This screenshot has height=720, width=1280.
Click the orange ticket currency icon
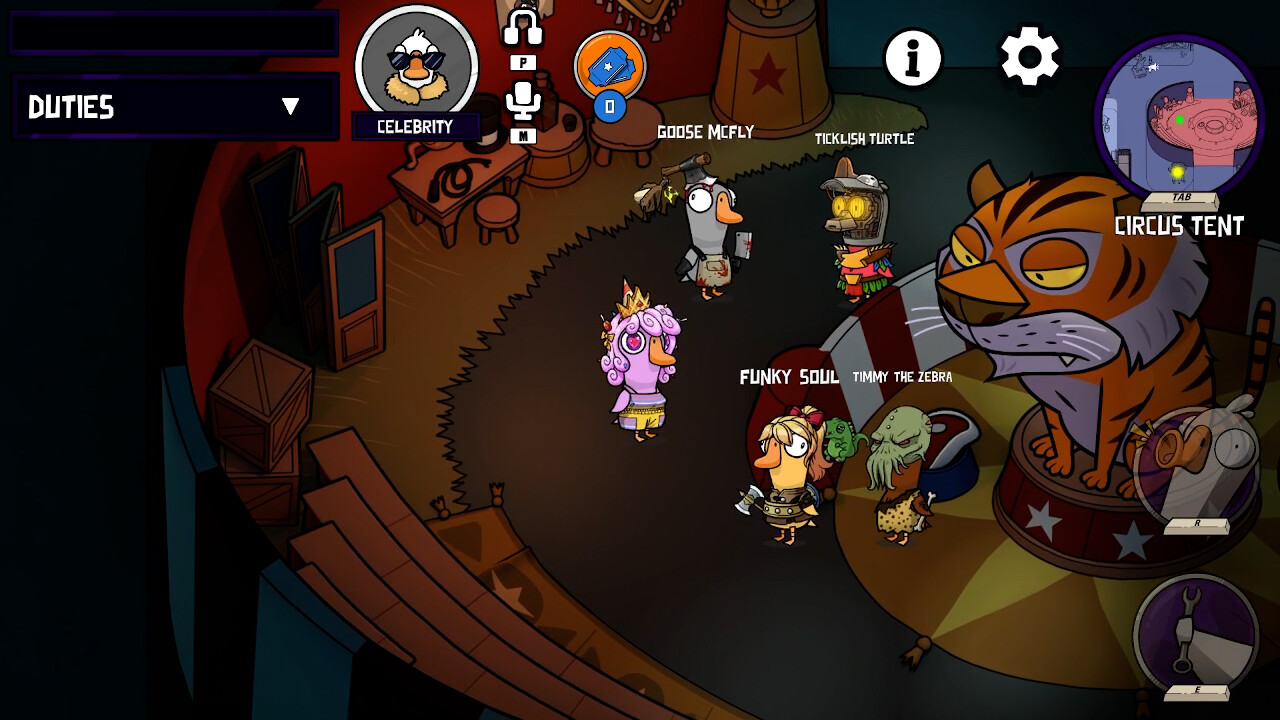[x=612, y=65]
